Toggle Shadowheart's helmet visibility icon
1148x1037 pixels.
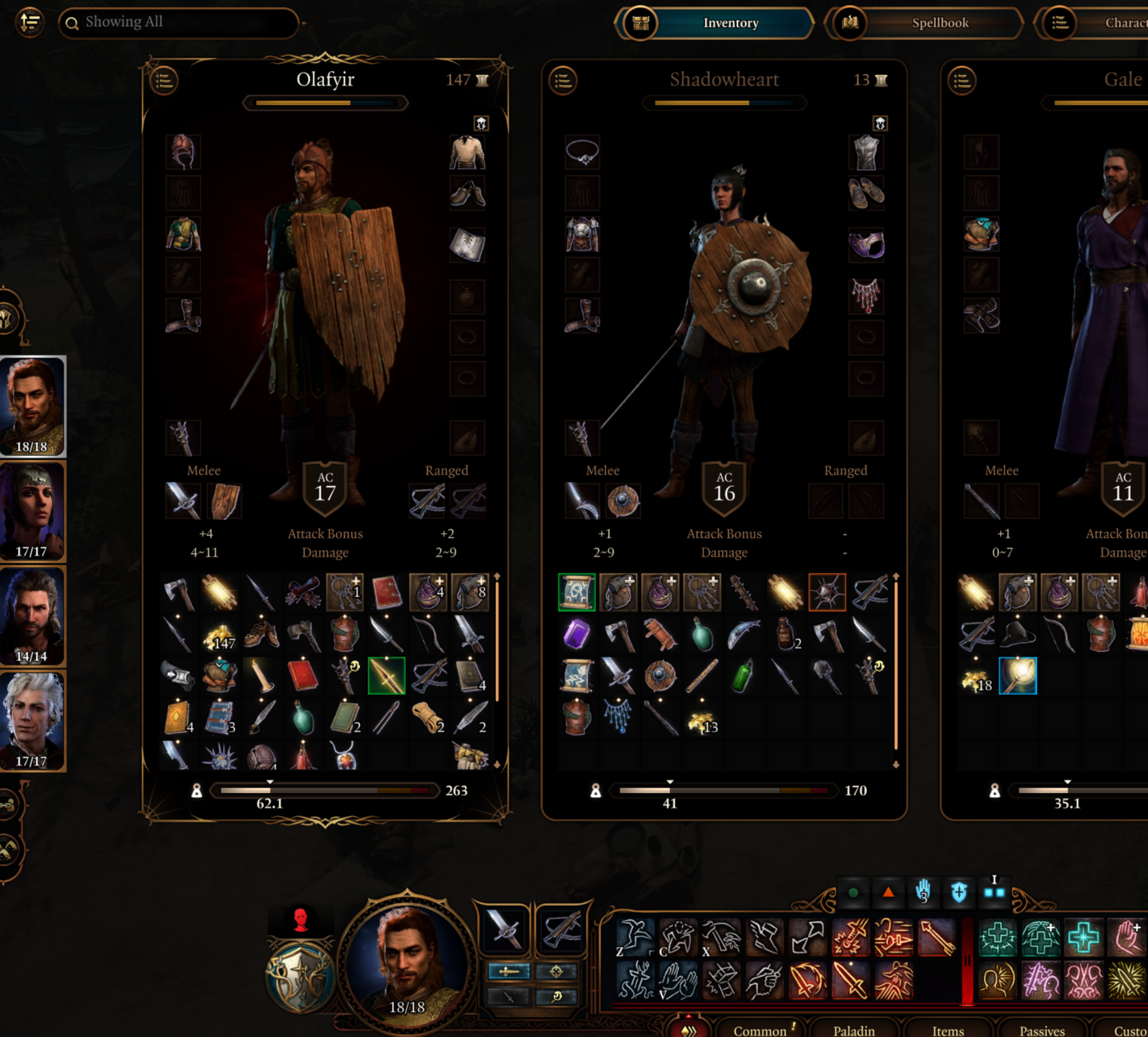(881, 123)
